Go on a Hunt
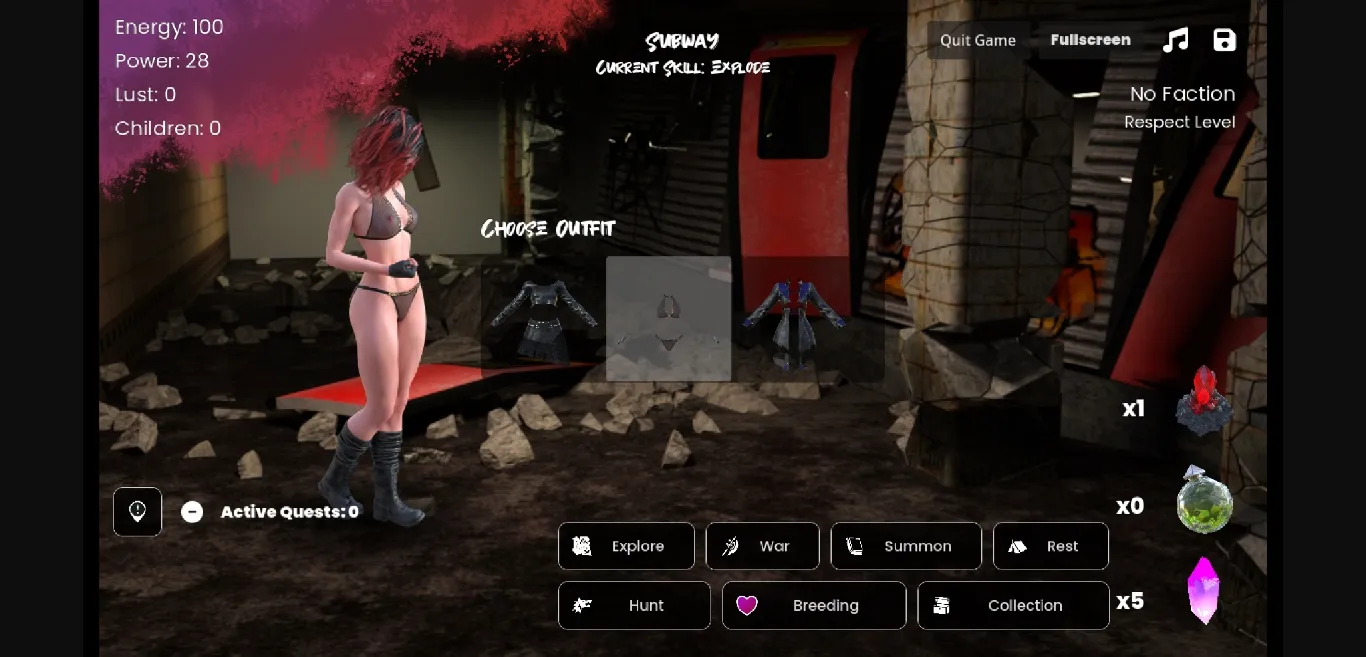1366x657 pixels. pos(634,605)
